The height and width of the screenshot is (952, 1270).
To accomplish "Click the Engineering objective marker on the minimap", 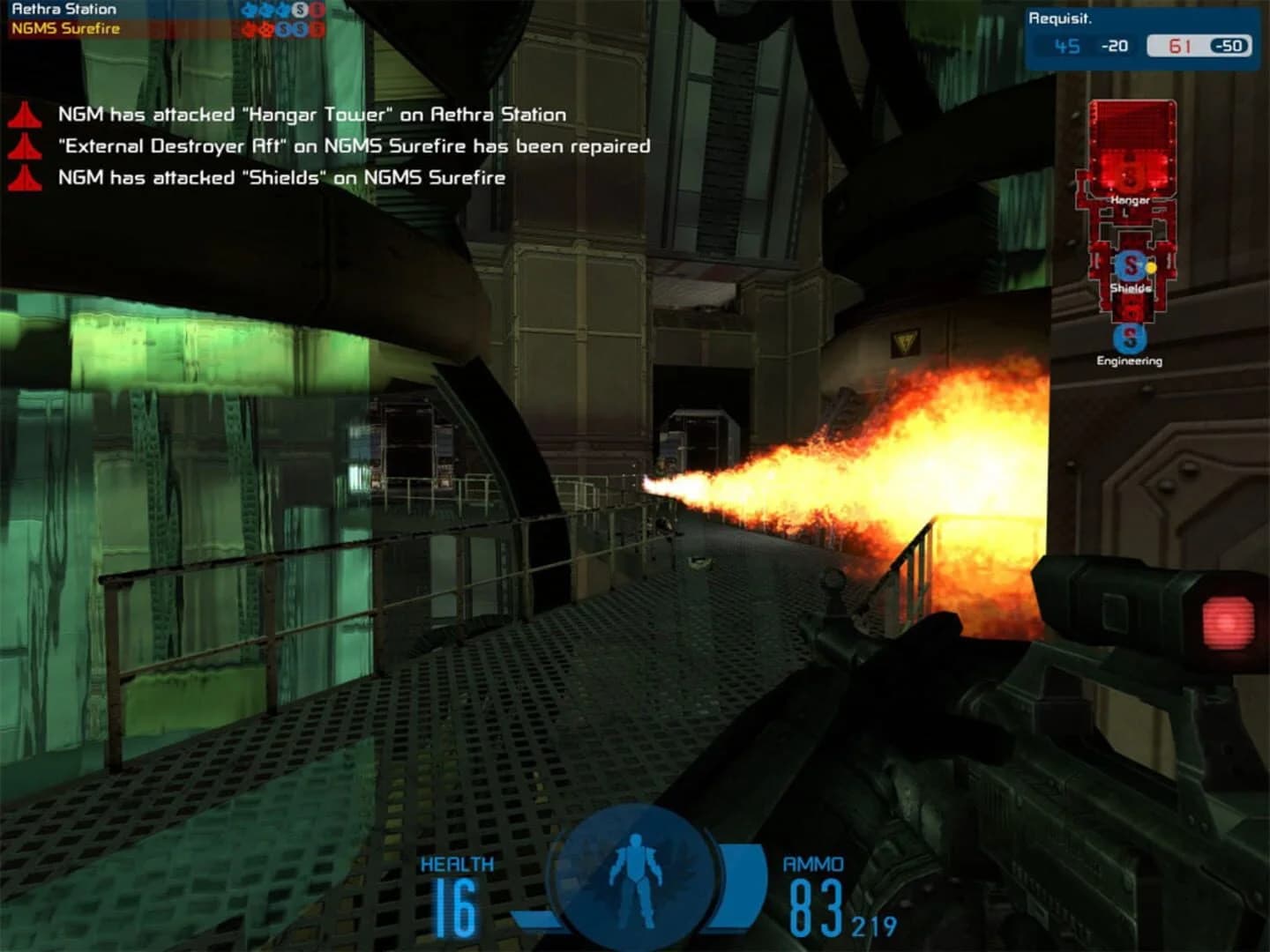I will [x=1130, y=338].
